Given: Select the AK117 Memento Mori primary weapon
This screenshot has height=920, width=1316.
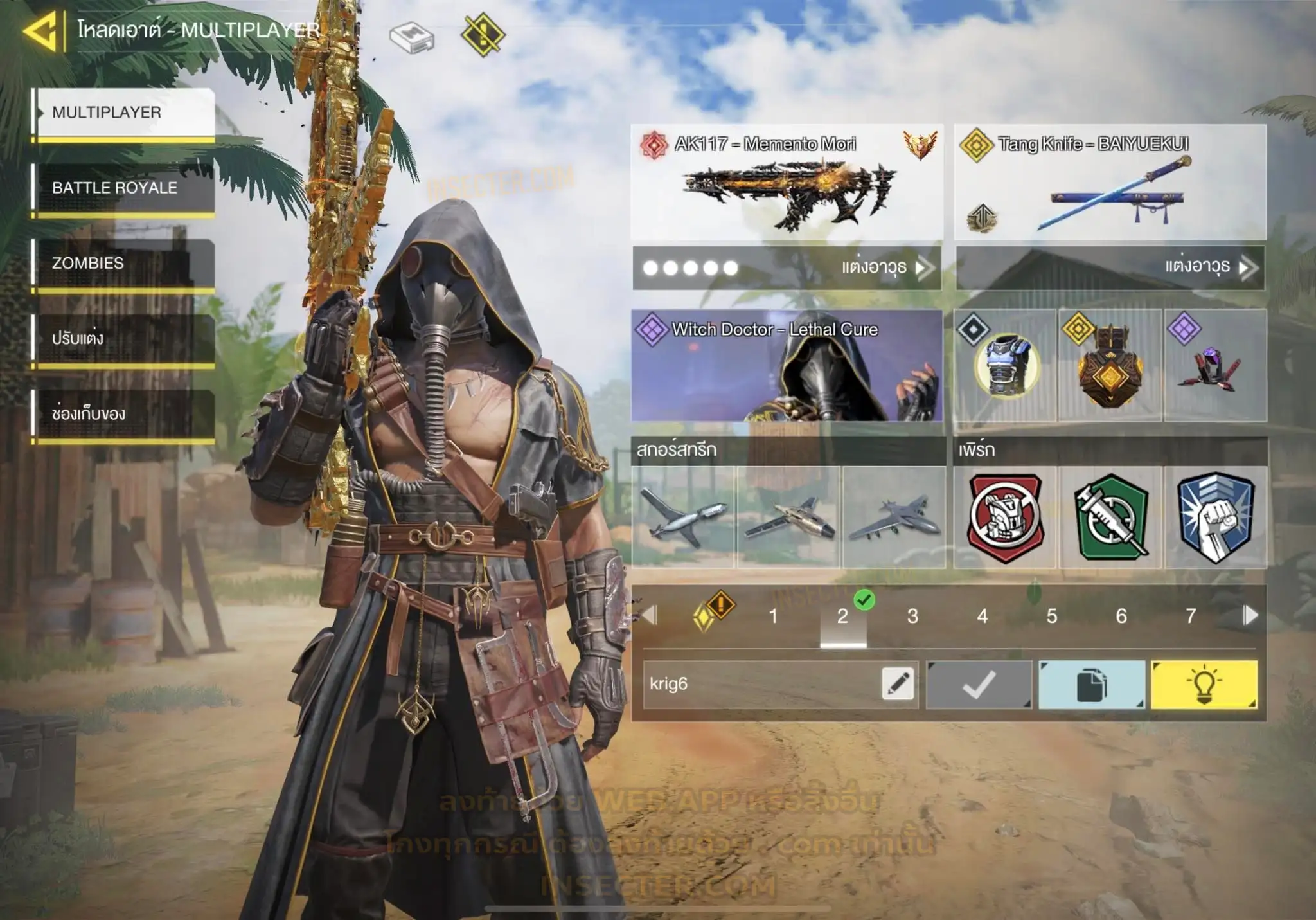Looking at the screenshot, I should click(787, 182).
